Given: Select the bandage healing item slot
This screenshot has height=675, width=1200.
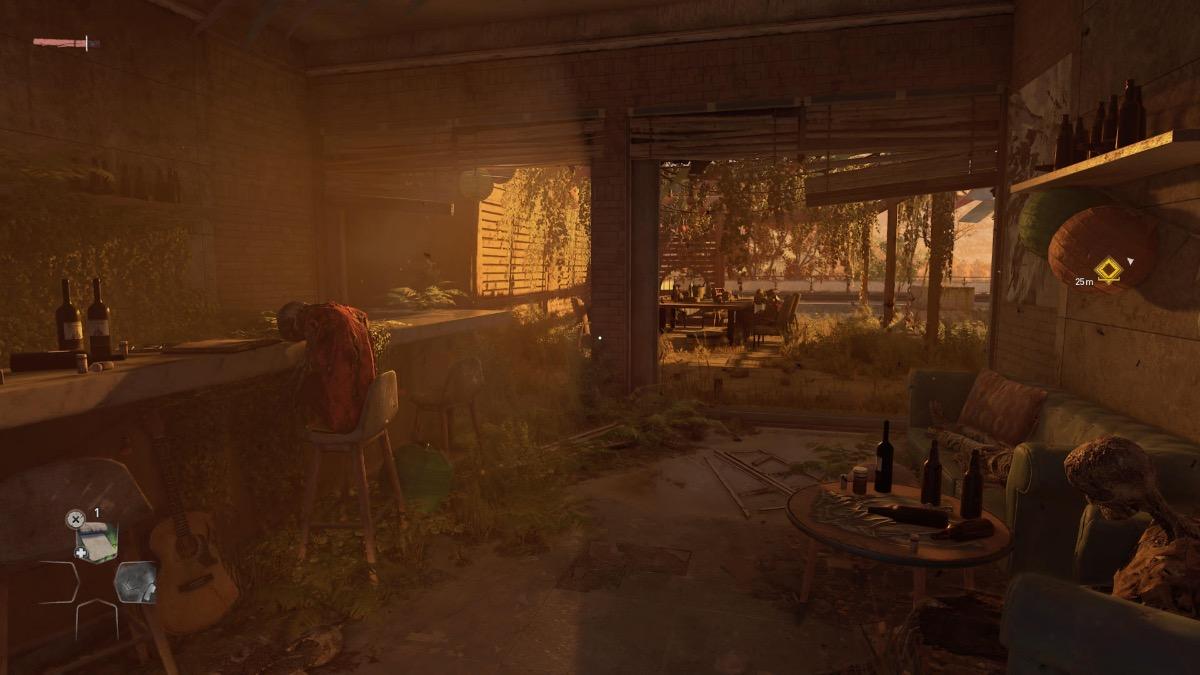Looking at the screenshot, I should [x=97, y=541].
